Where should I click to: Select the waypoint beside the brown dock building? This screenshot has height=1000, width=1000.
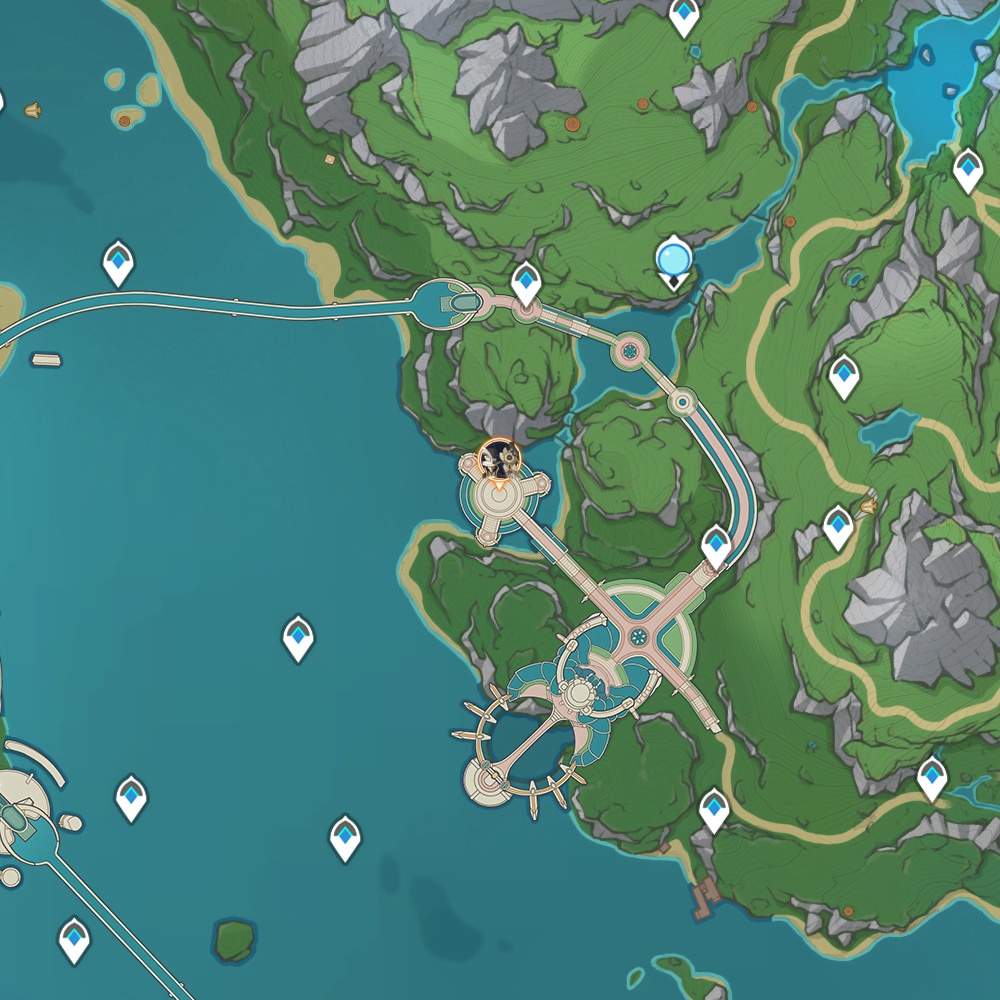(x=714, y=808)
